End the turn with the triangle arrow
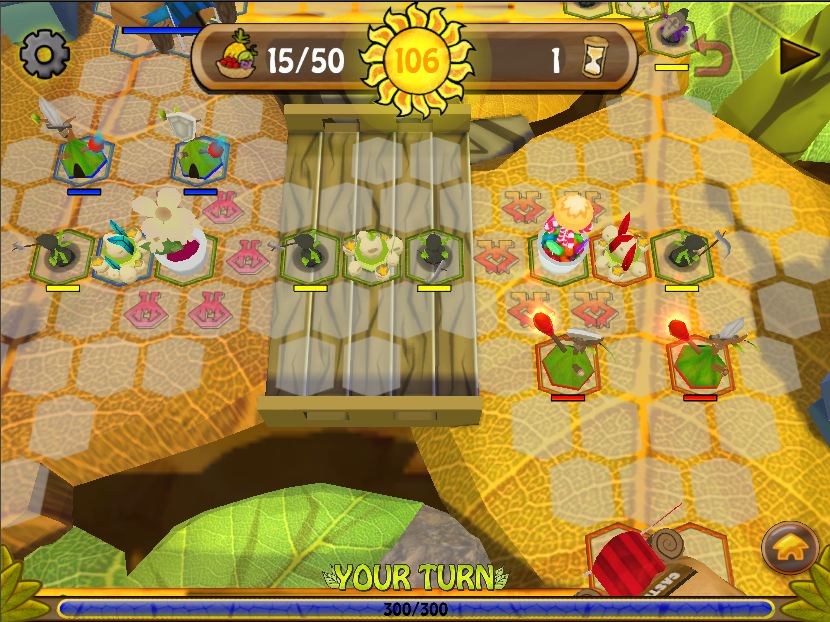This screenshot has width=830, height=622. coord(798,56)
